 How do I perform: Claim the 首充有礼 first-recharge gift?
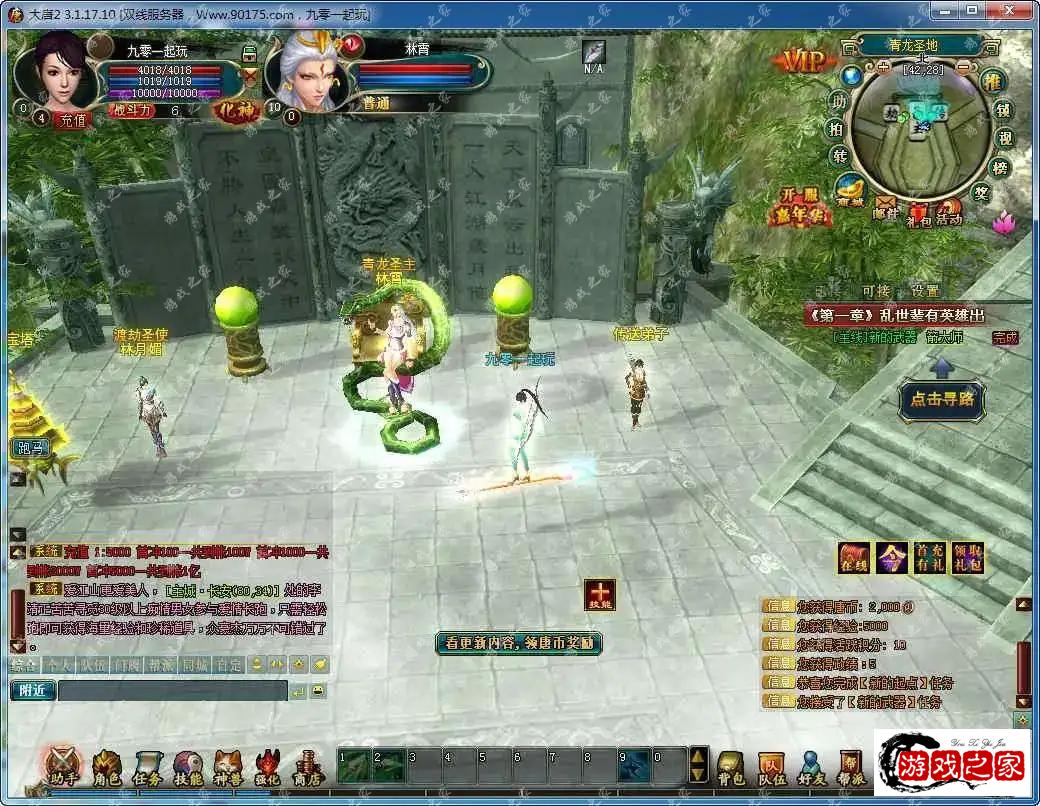tap(927, 558)
